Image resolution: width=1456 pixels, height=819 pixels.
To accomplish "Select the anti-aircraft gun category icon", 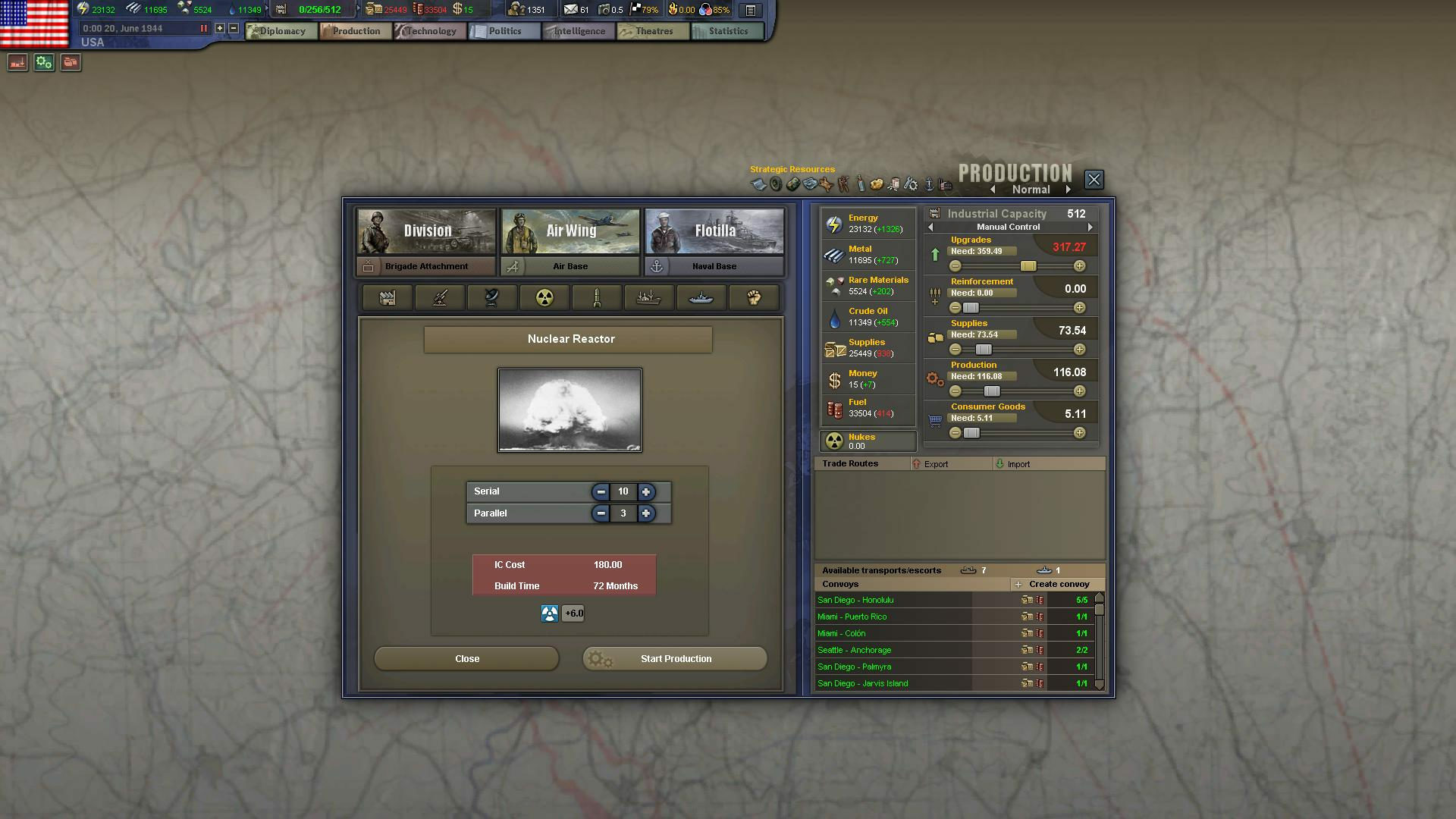I will coord(440,297).
